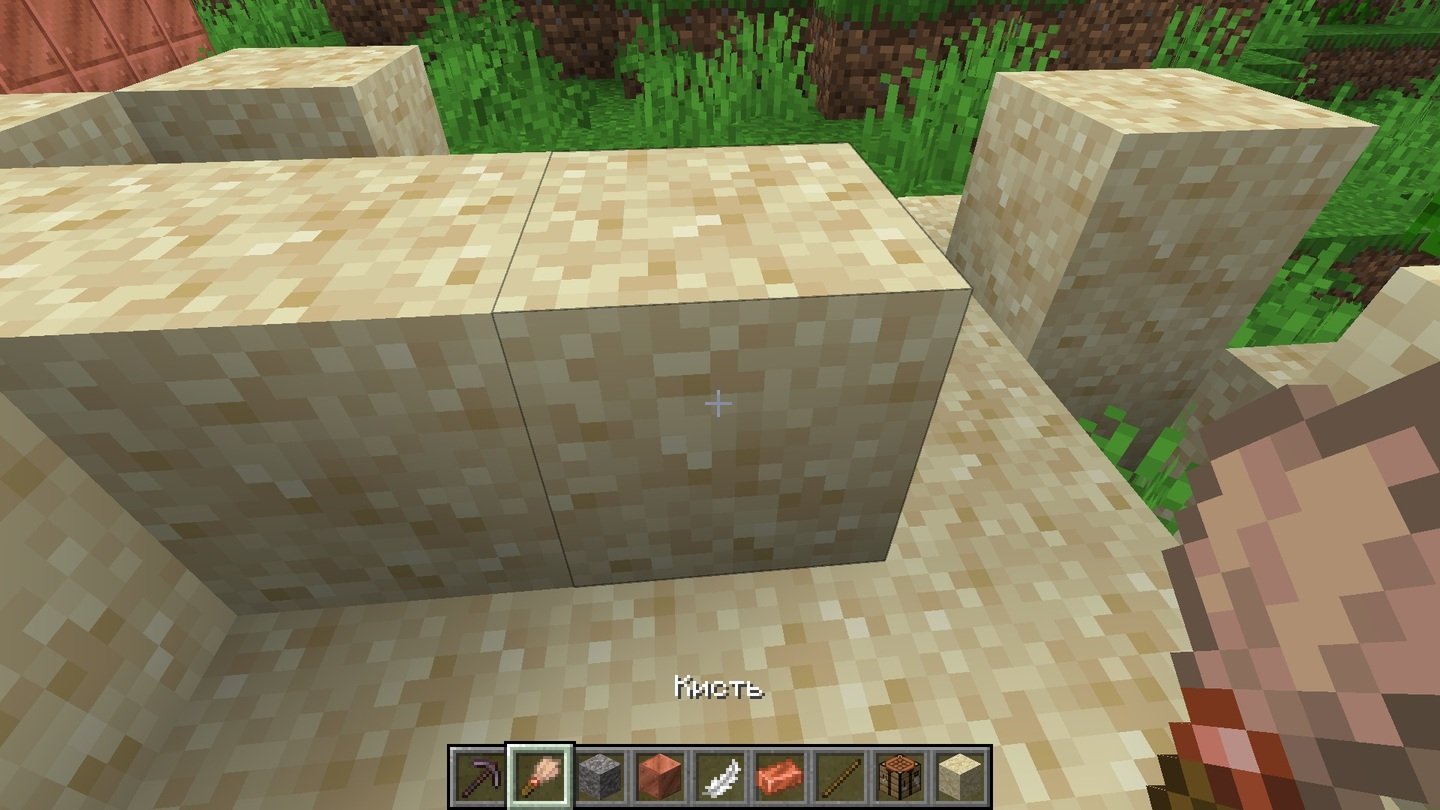Pick the copper block hotbar slot
Image resolution: width=1440 pixels, height=810 pixels.
[660, 774]
